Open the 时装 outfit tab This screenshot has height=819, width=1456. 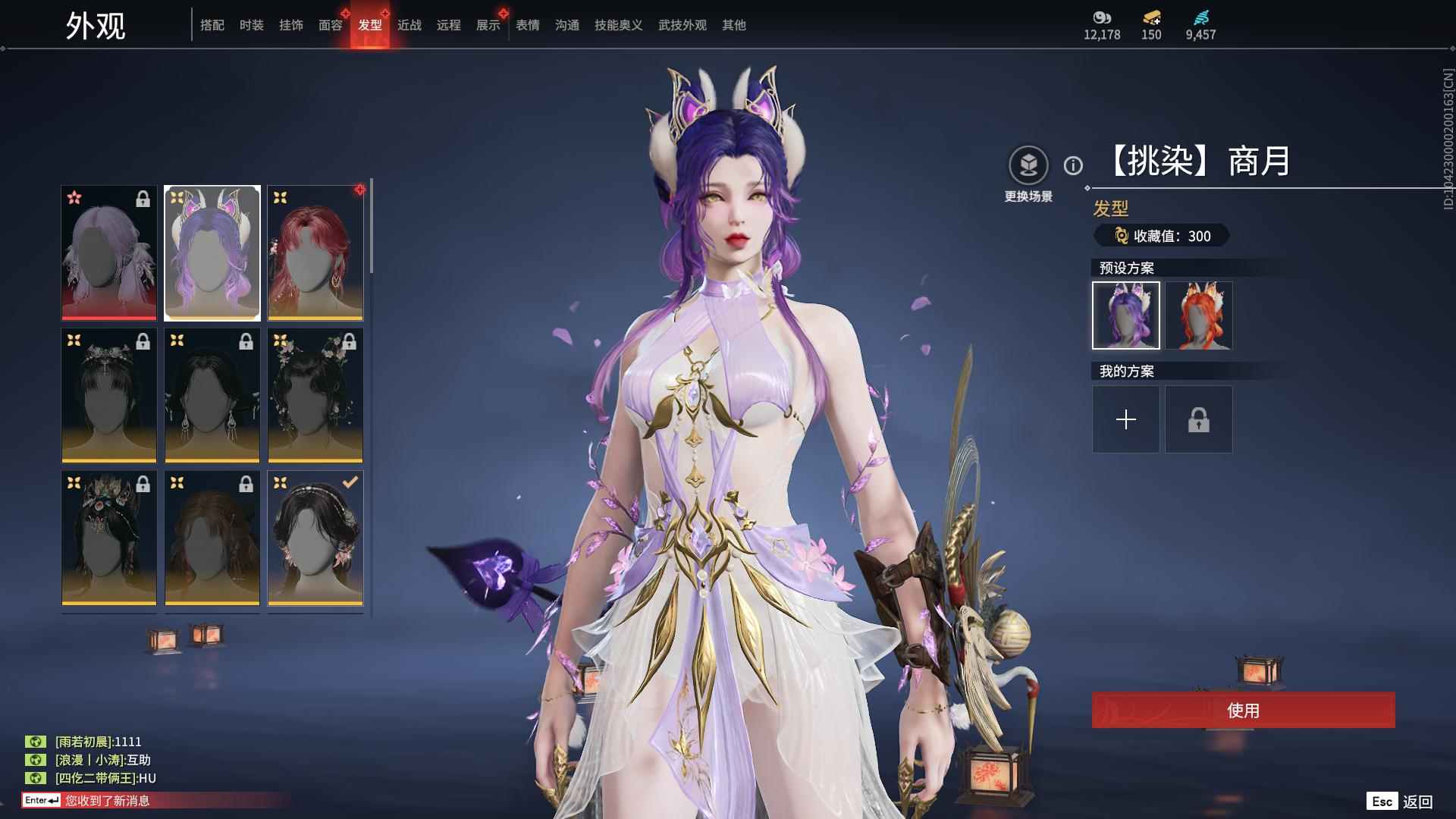(252, 25)
